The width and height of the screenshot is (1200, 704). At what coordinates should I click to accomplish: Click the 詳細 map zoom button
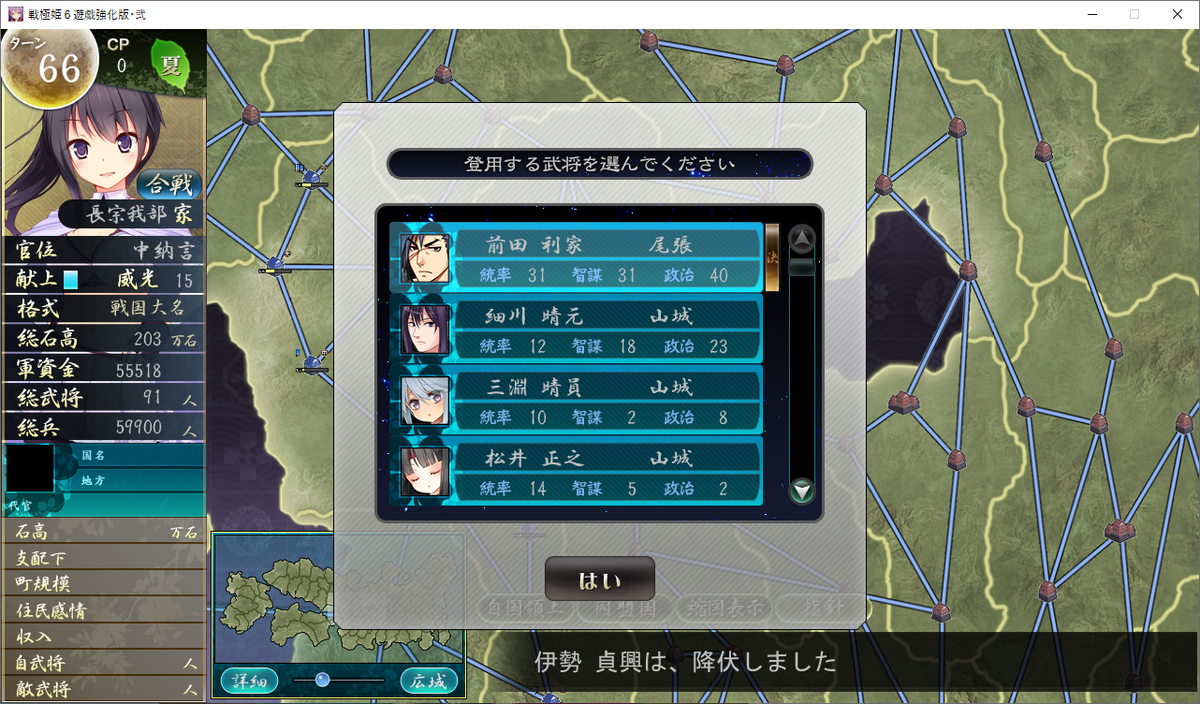tap(249, 681)
